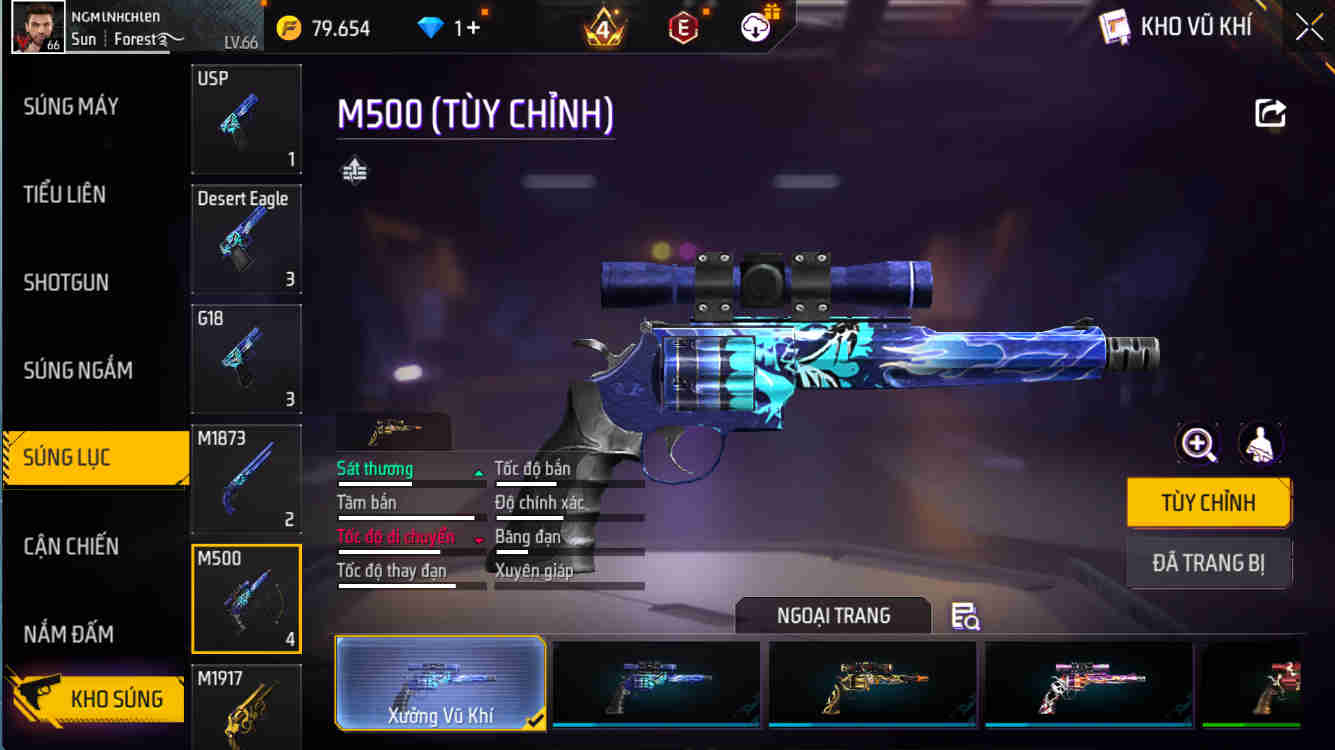Open the NGOẠI TRANG tab
The height and width of the screenshot is (750, 1335).
(x=835, y=615)
